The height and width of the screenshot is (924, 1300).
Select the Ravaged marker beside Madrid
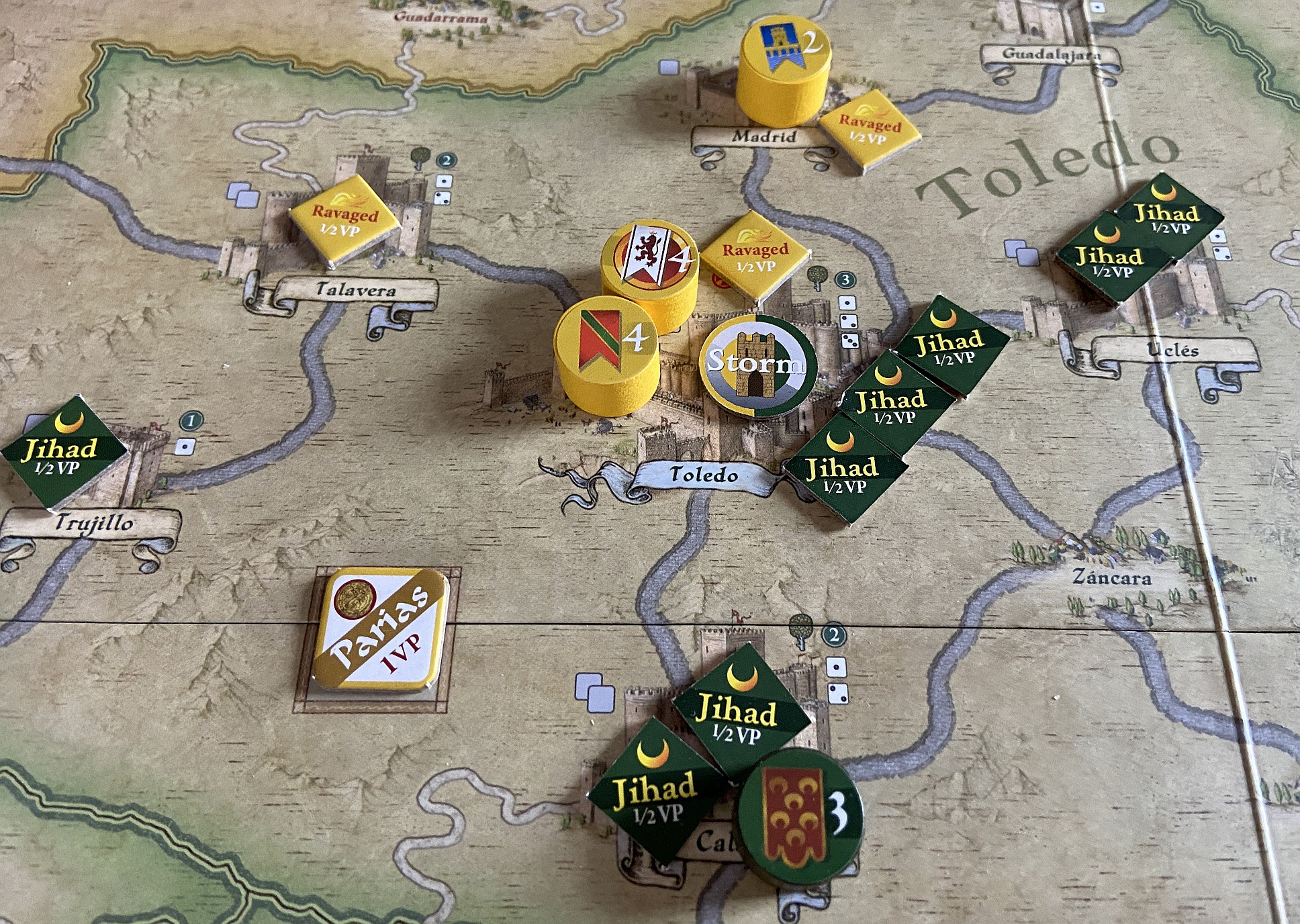pyautogui.click(x=869, y=131)
